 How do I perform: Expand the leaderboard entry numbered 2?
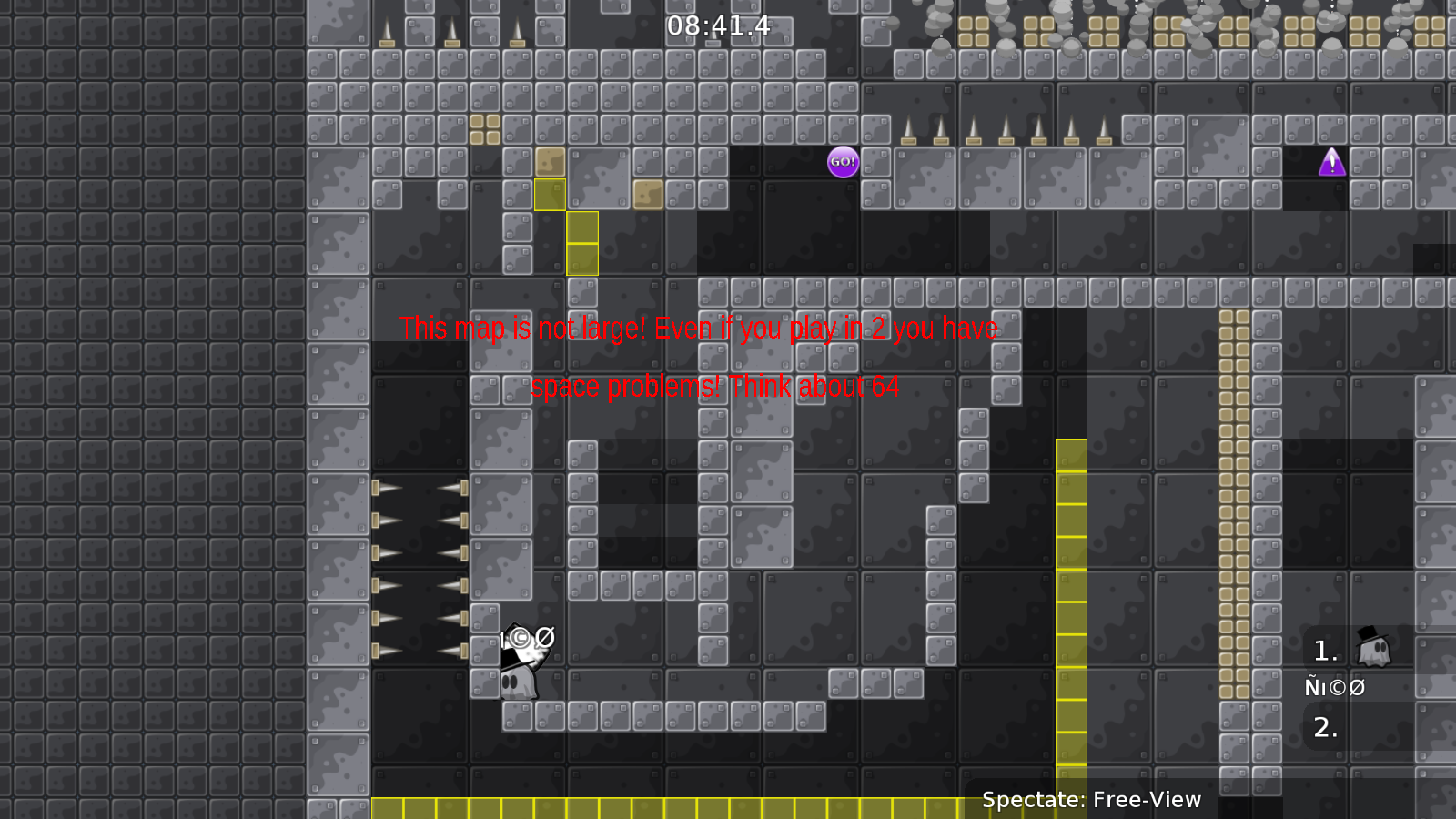pyautogui.click(x=1325, y=728)
